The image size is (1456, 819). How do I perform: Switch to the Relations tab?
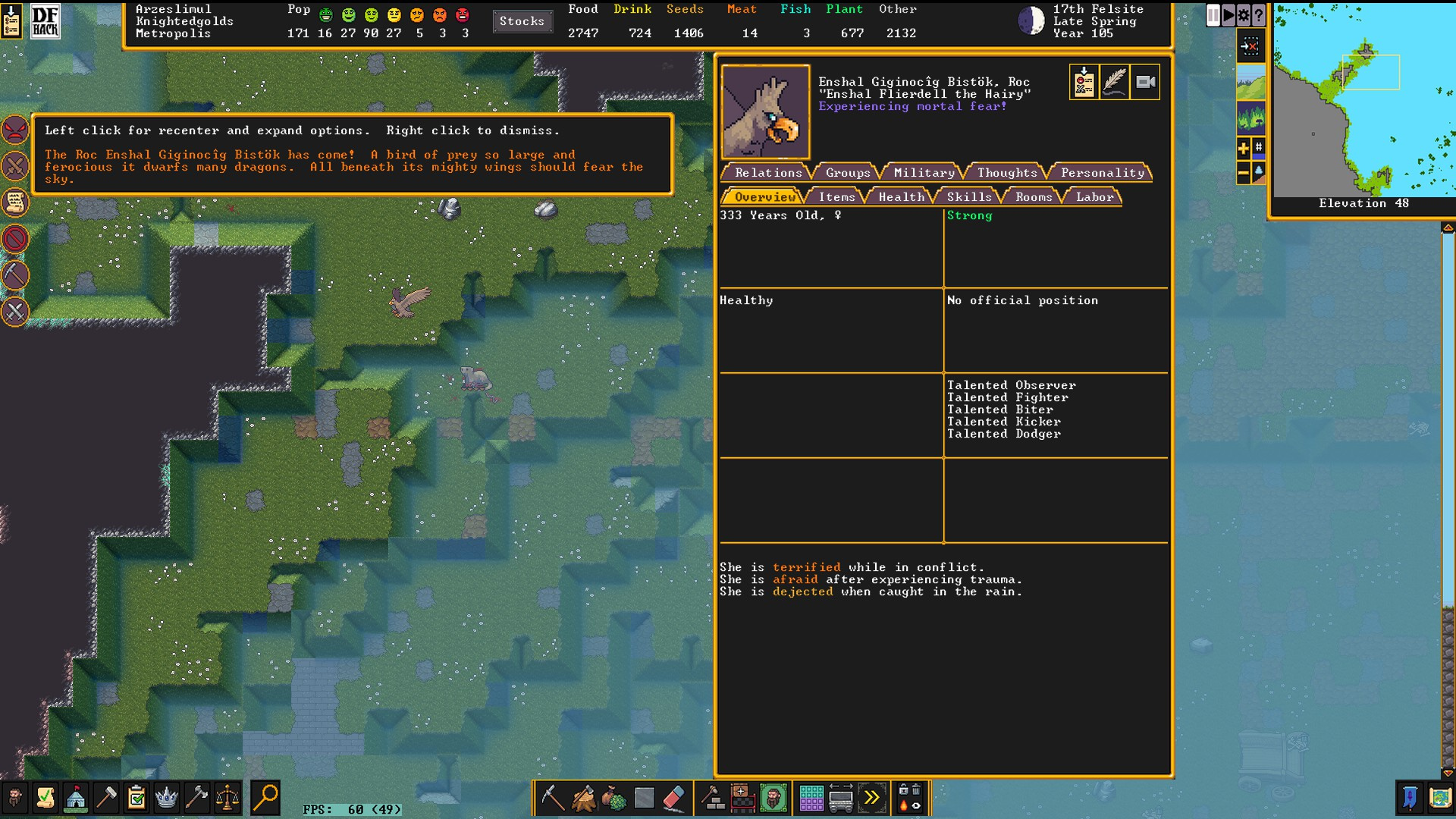click(767, 173)
